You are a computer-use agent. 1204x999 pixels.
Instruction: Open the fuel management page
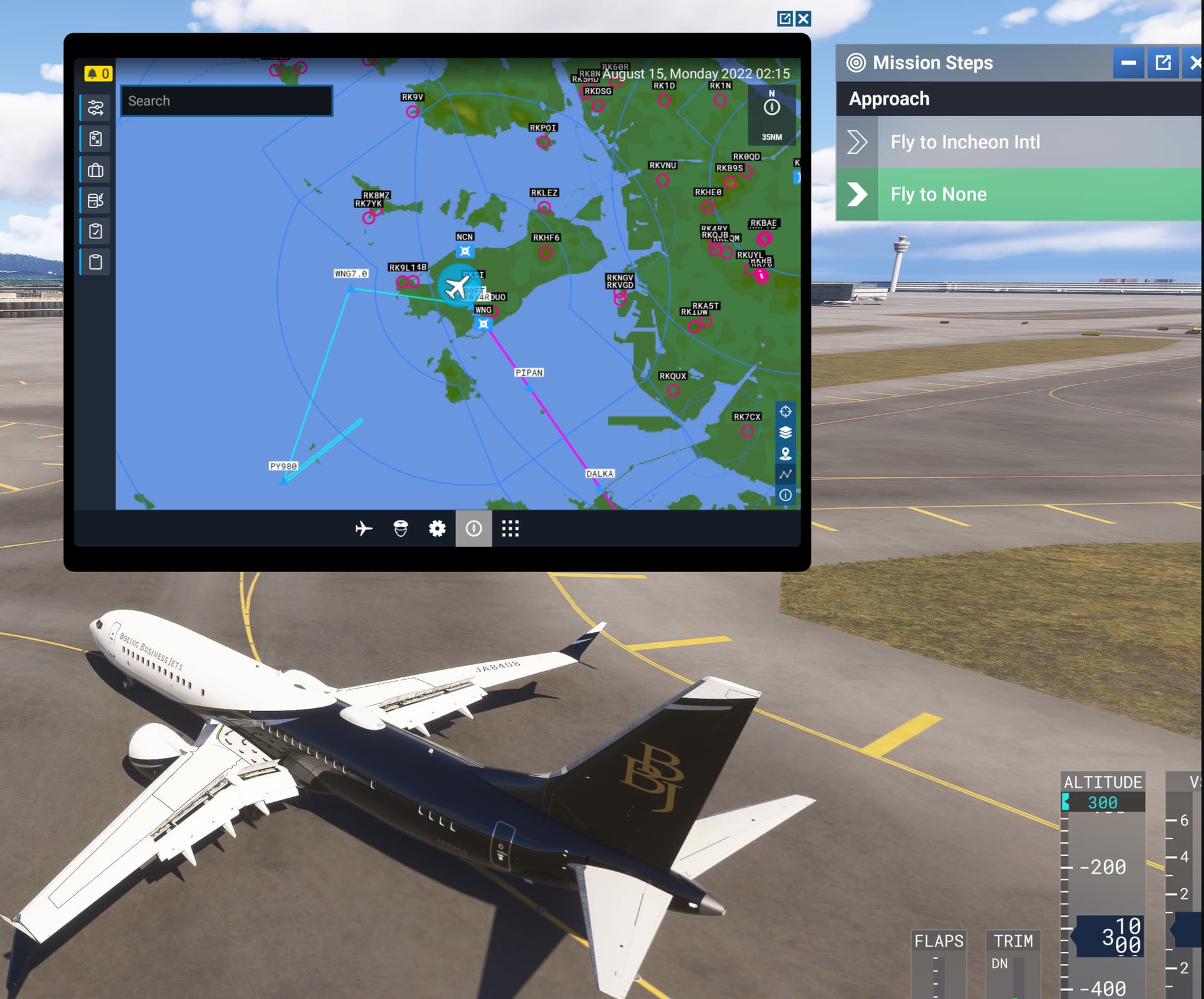coord(94,201)
